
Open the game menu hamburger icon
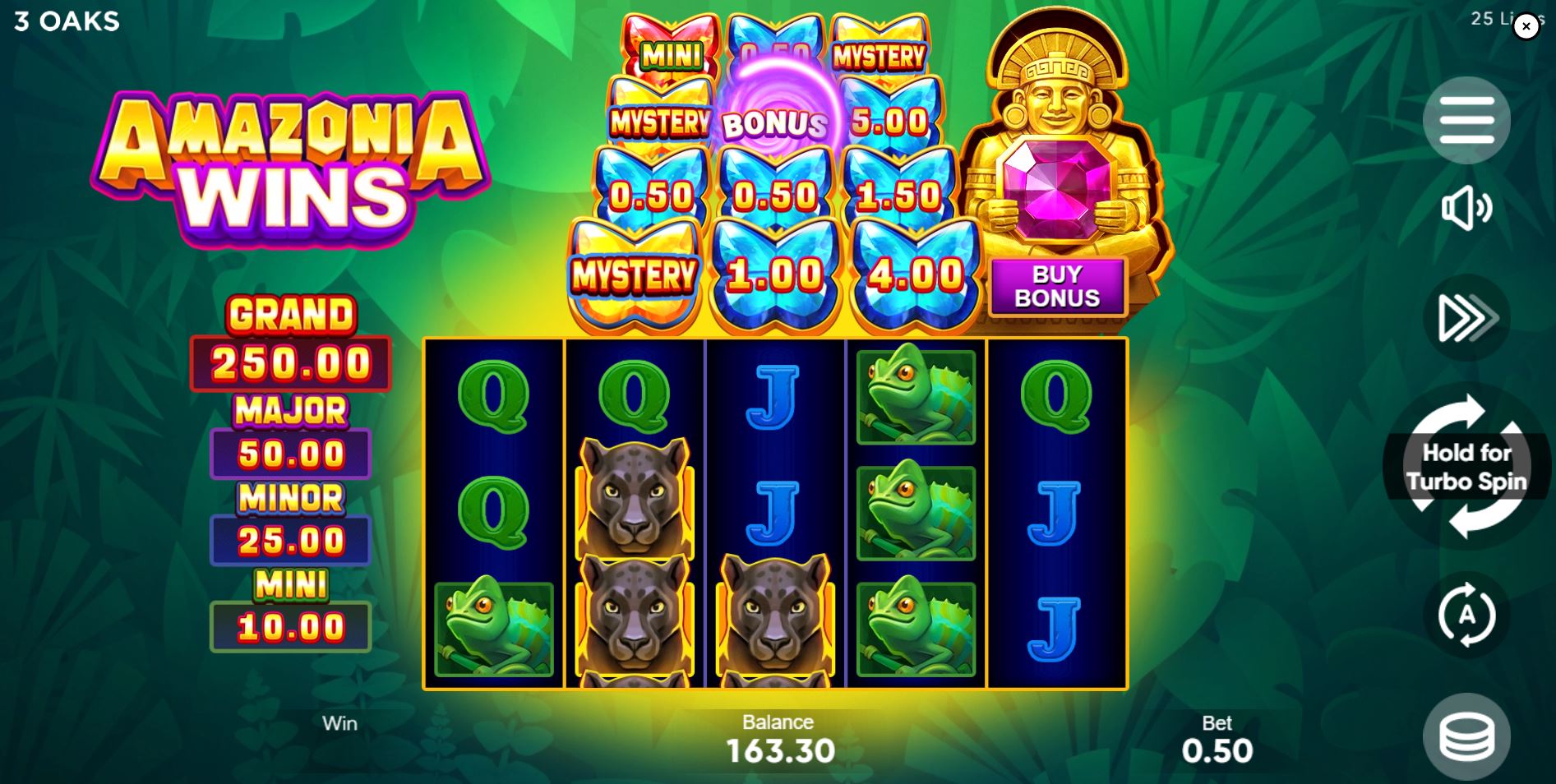tap(1468, 120)
